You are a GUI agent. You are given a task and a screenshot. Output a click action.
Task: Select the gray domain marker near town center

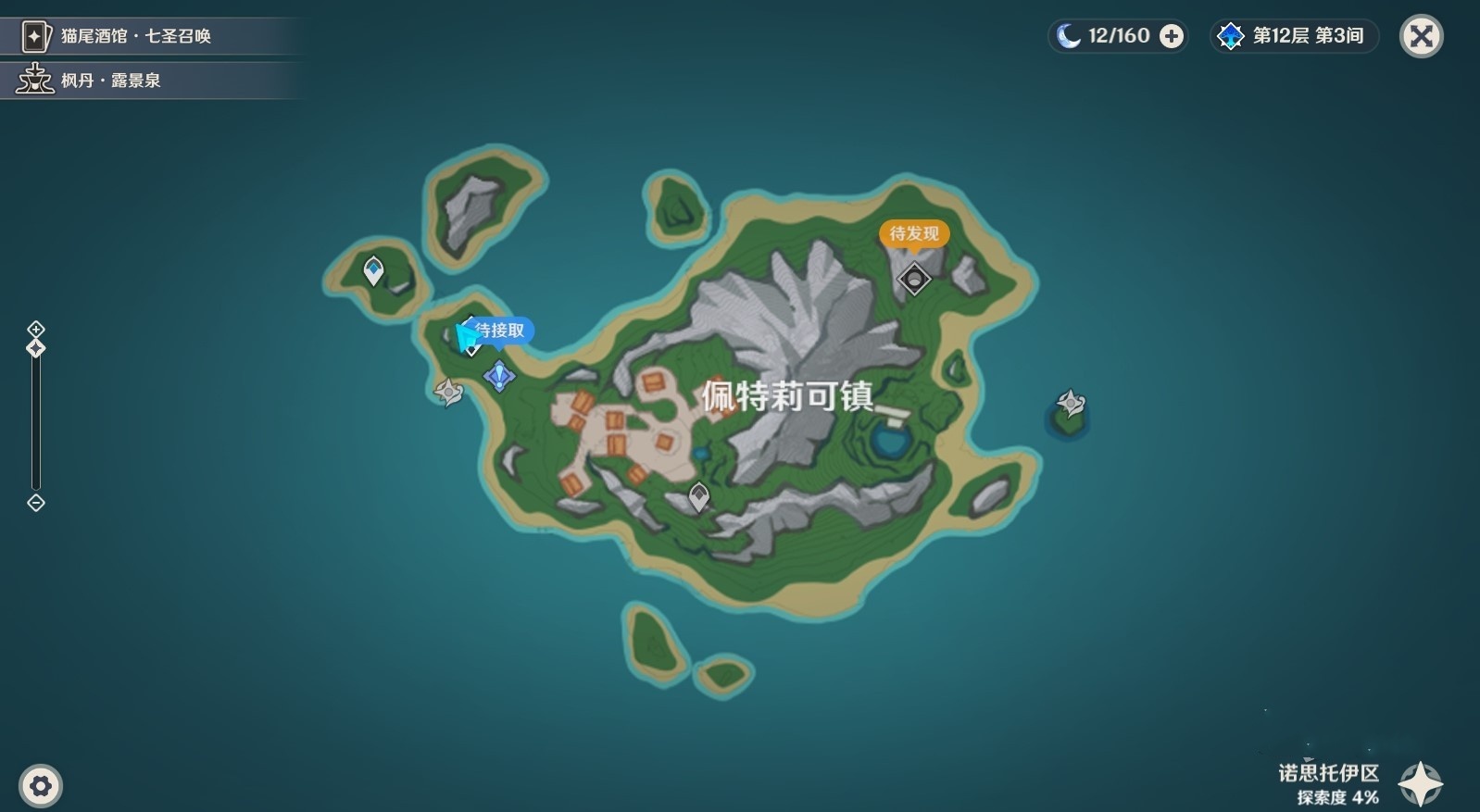[x=697, y=495]
